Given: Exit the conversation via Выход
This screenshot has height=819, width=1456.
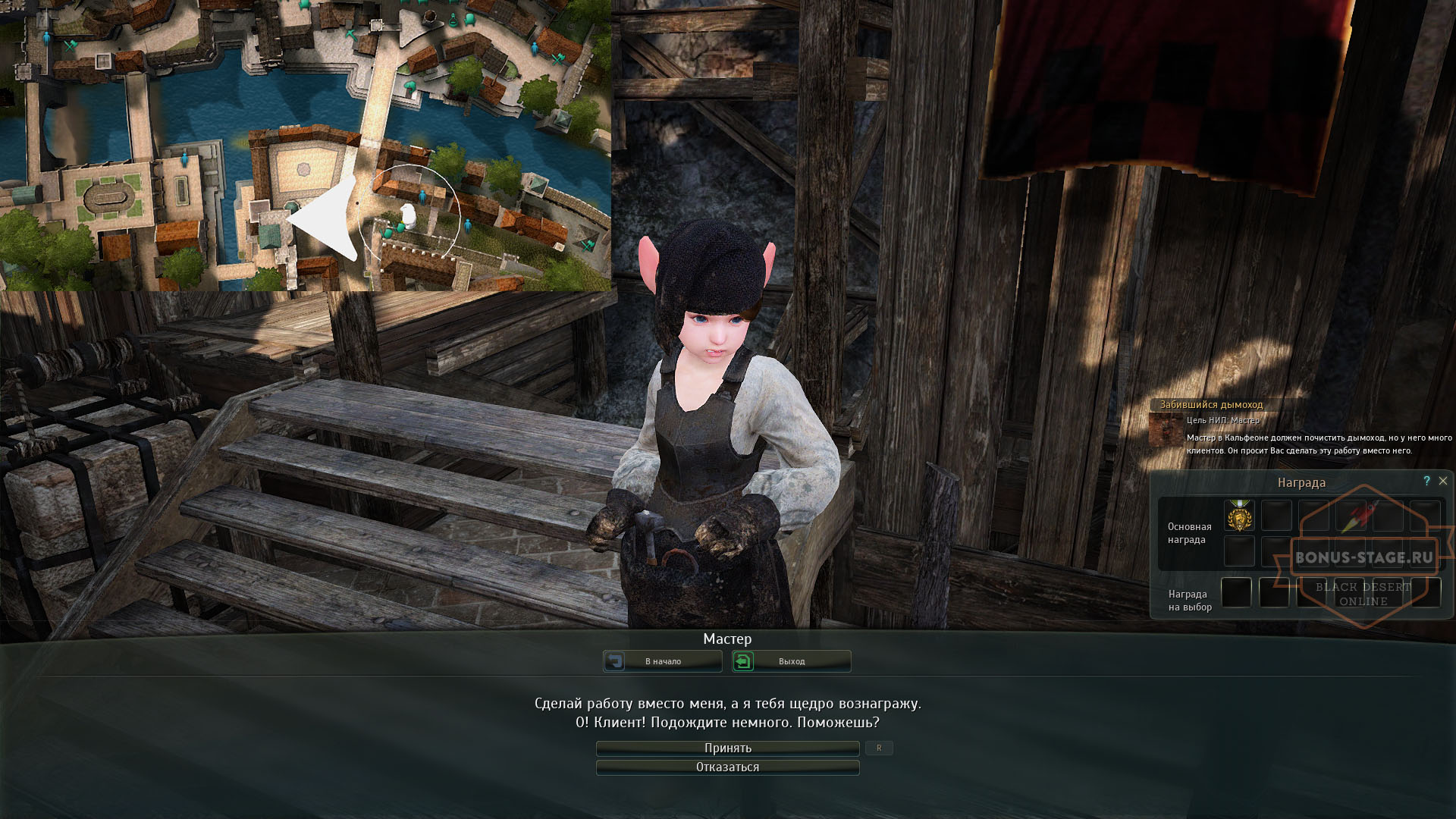Looking at the screenshot, I should [792, 661].
